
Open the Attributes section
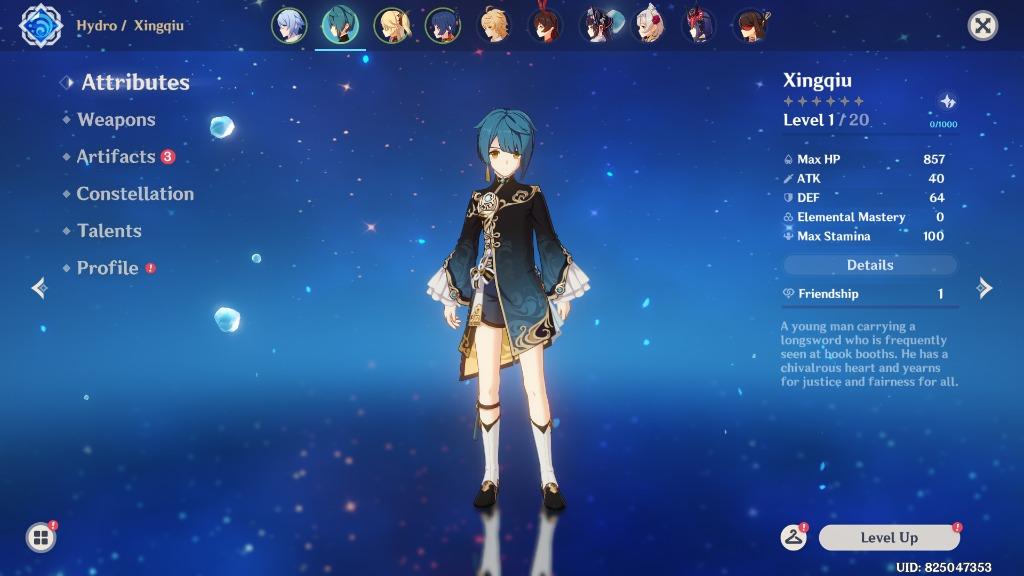pyautogui.click(x=135, y=83)
